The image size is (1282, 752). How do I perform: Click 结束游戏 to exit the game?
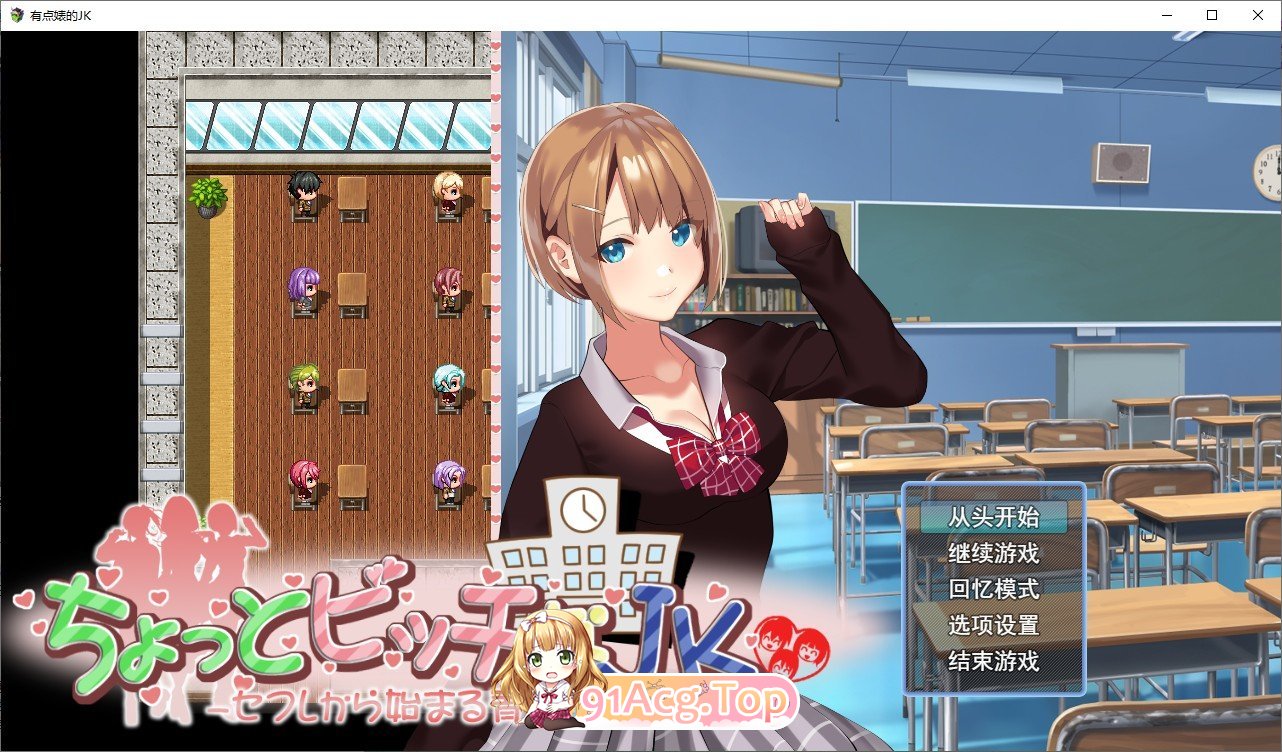(993, 661)
